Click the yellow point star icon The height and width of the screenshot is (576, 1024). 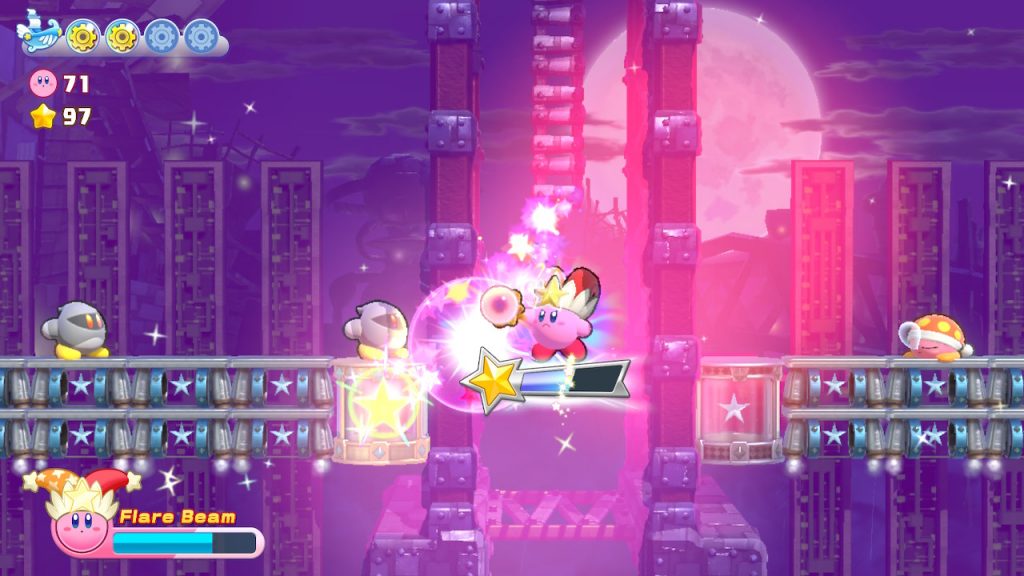[44, 117]
